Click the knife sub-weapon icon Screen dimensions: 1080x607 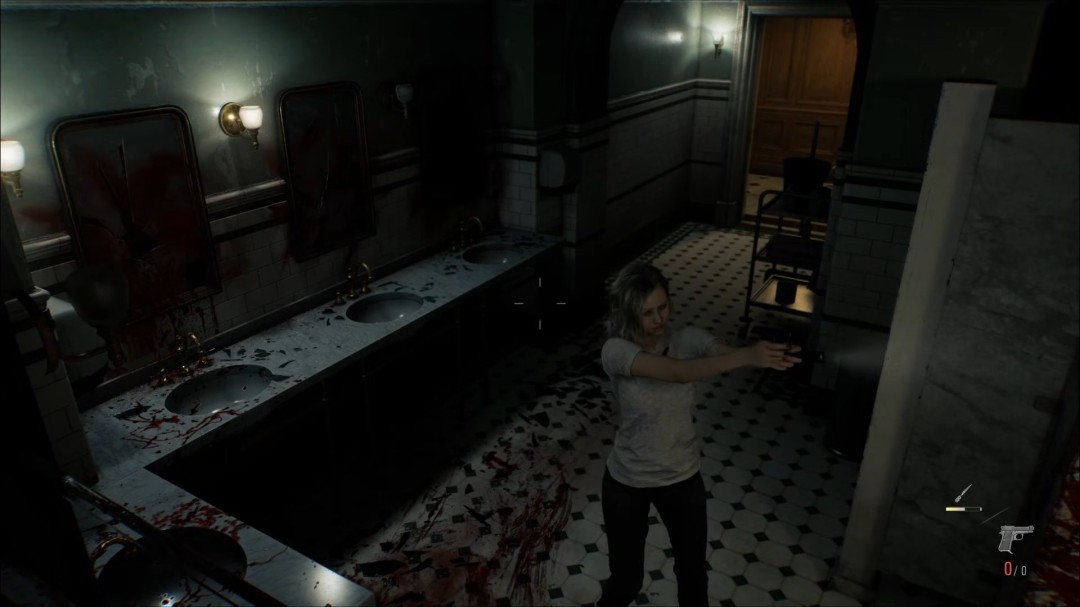(x=964, y=493)
